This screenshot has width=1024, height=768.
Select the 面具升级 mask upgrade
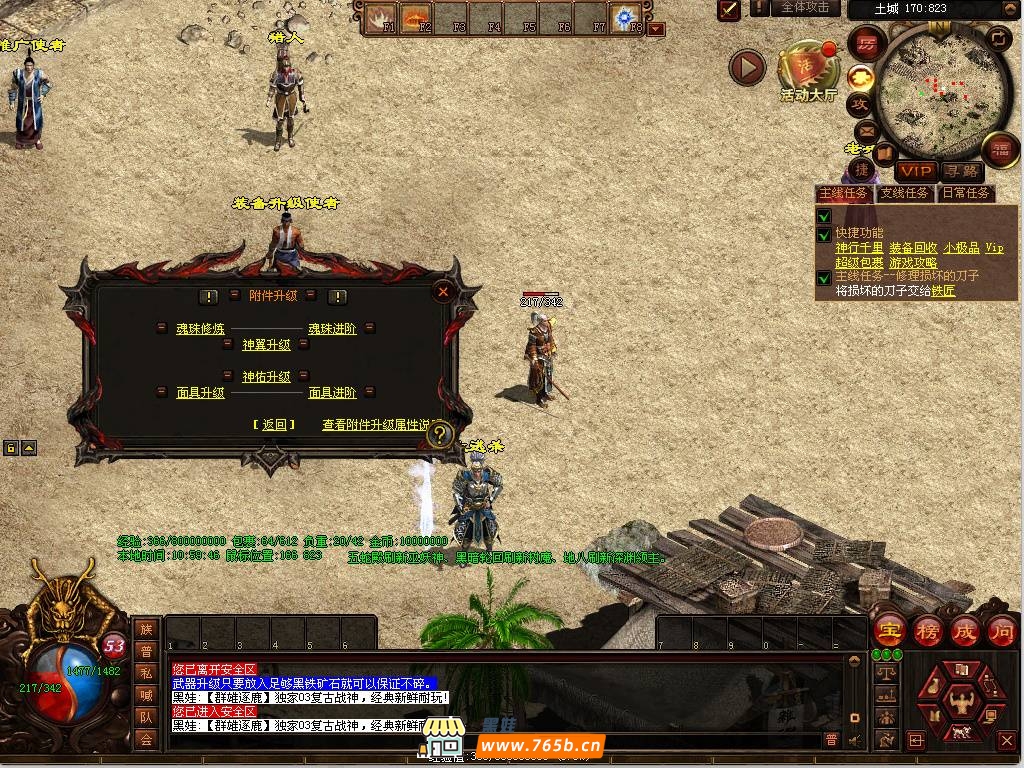201,393
